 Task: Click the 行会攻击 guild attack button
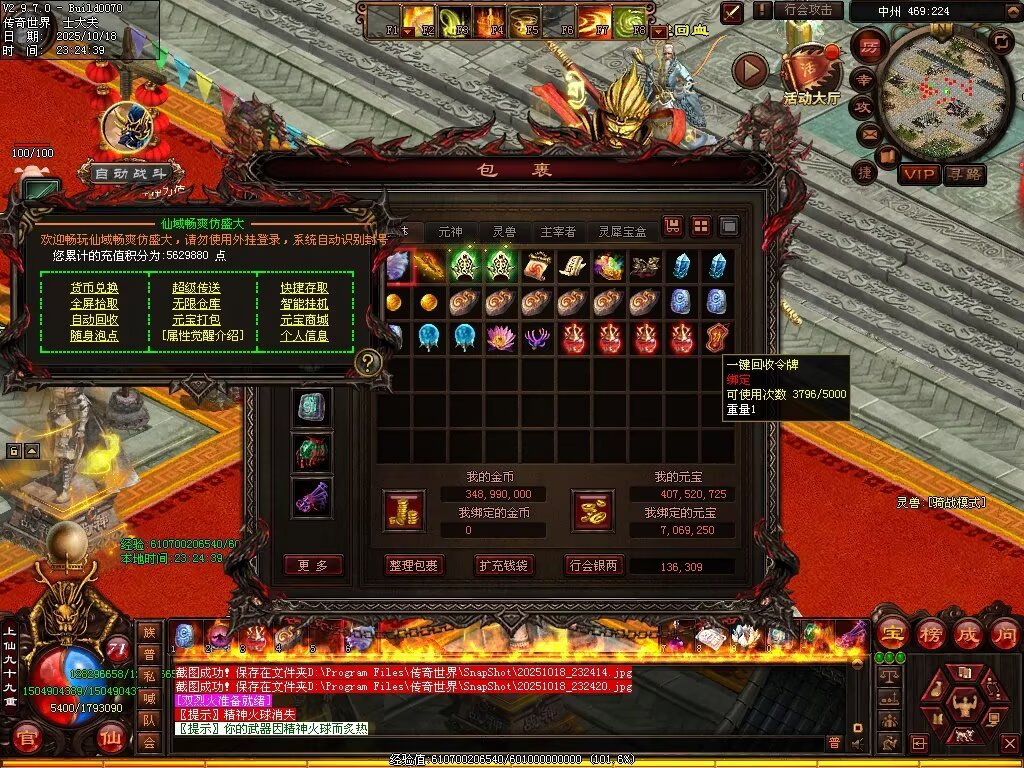(x=808, y=10)
